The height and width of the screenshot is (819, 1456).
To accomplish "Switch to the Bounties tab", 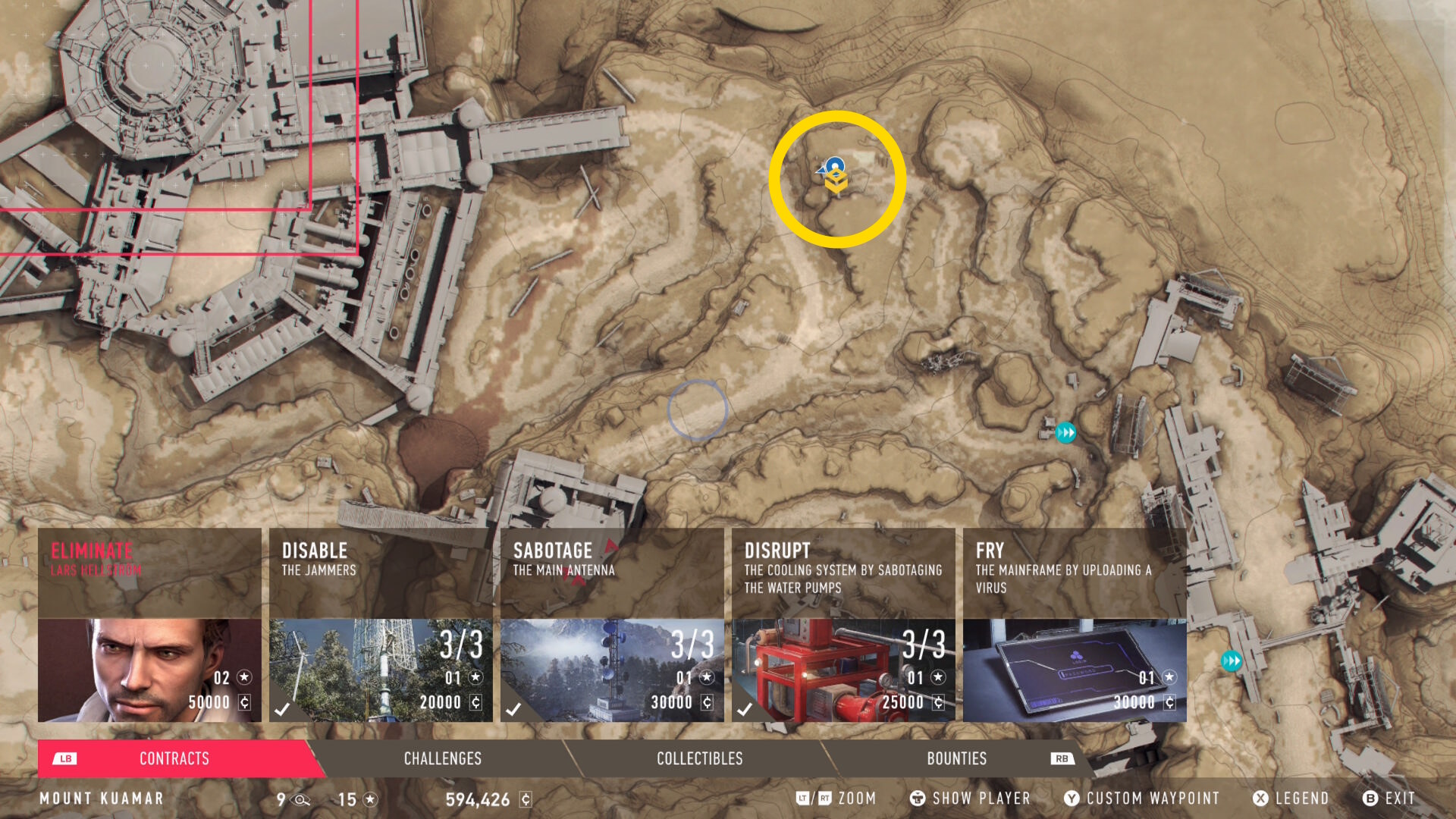I will 956,758.
